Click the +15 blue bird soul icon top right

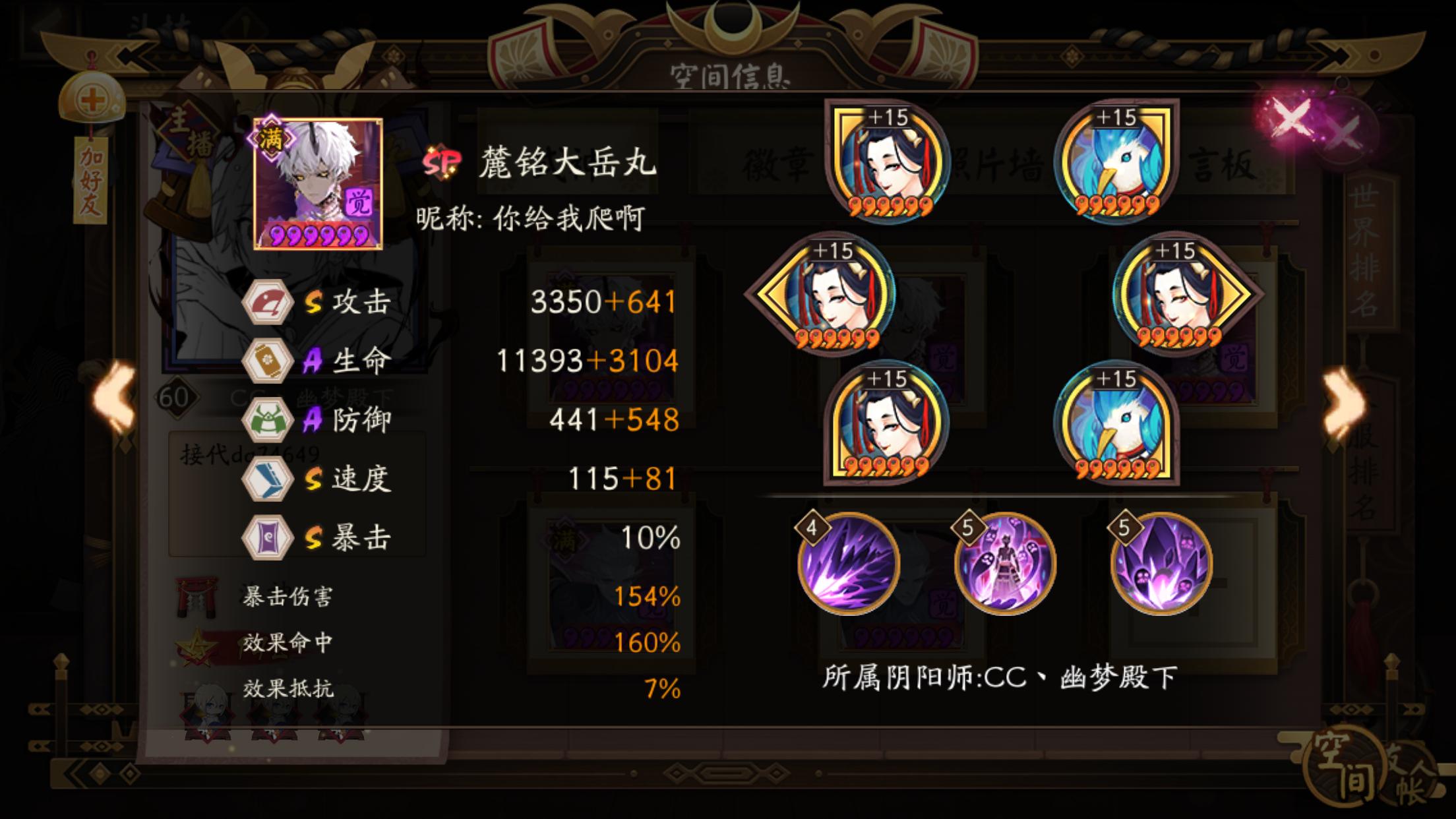pyautogui.click(x=1118, y=160)
